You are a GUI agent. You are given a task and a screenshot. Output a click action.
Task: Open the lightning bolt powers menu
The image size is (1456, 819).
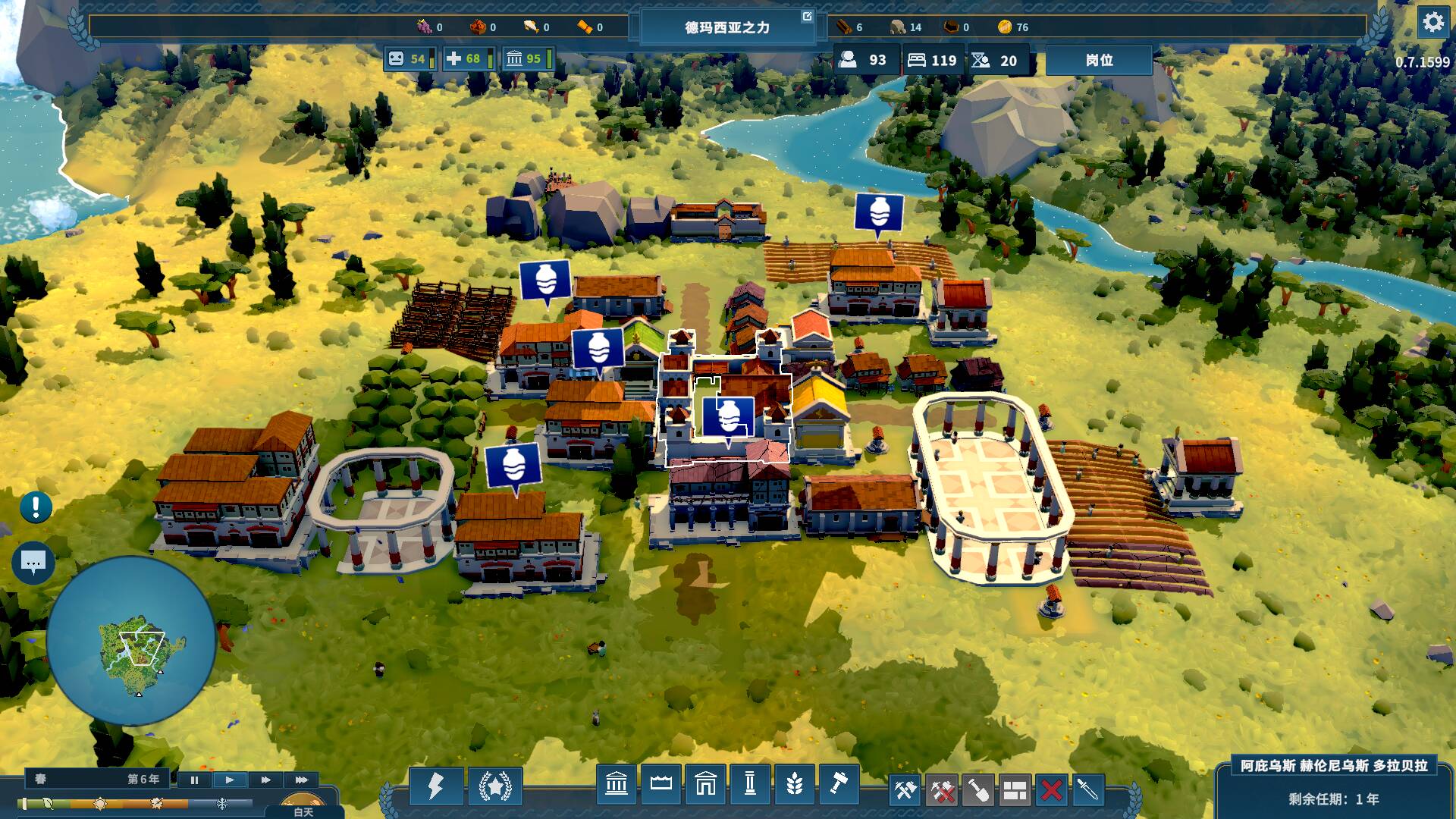tap(435, 785)
